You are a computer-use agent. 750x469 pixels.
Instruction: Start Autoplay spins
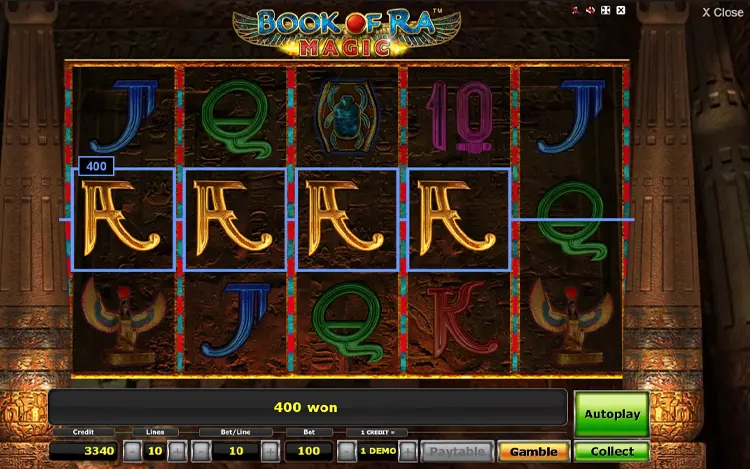coord(611,412)
